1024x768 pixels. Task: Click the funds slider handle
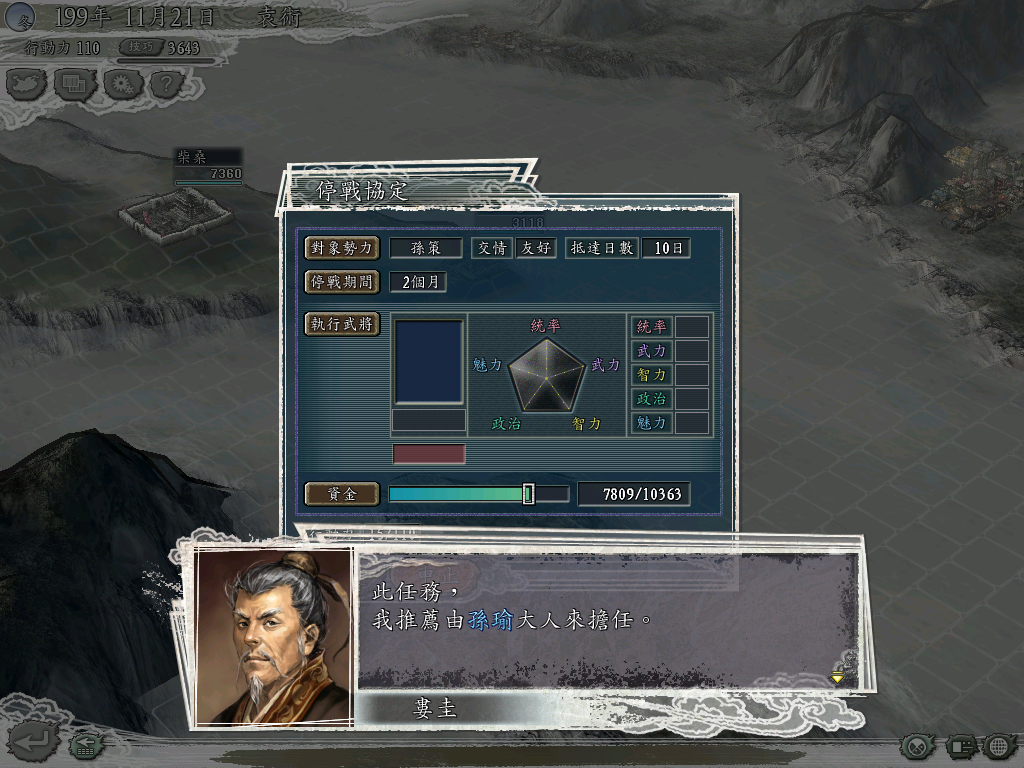pos(528,494)
